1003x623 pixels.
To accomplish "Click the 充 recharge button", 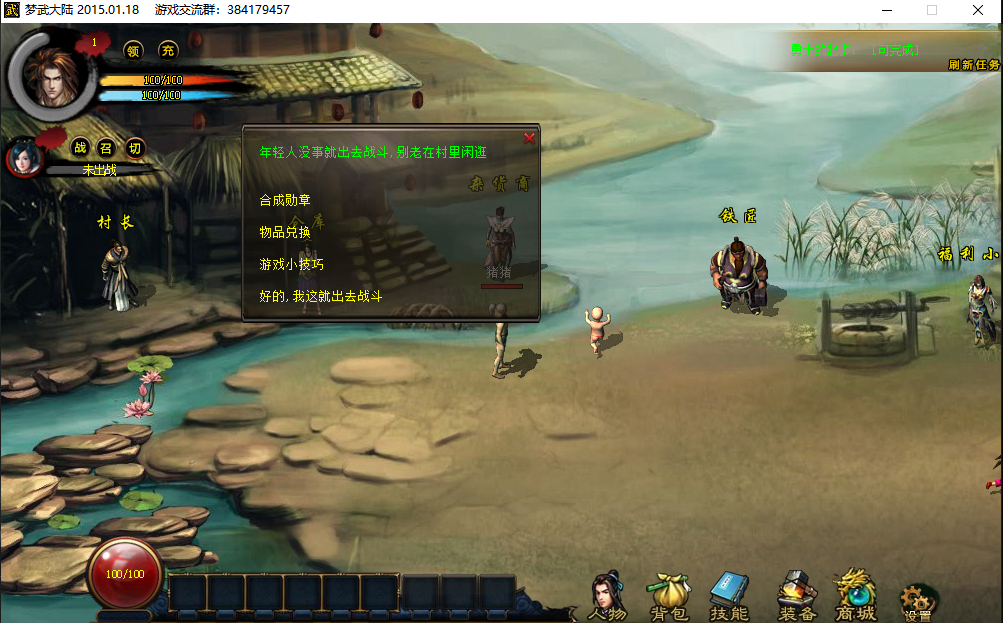I will 168,50.
